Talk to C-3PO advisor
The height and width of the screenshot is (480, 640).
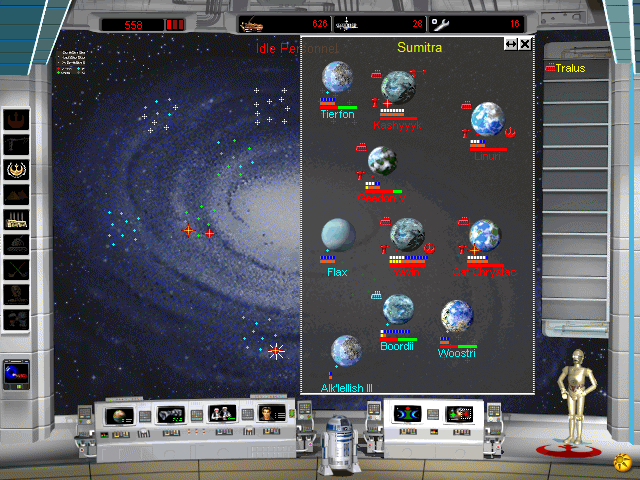[575, 400]
